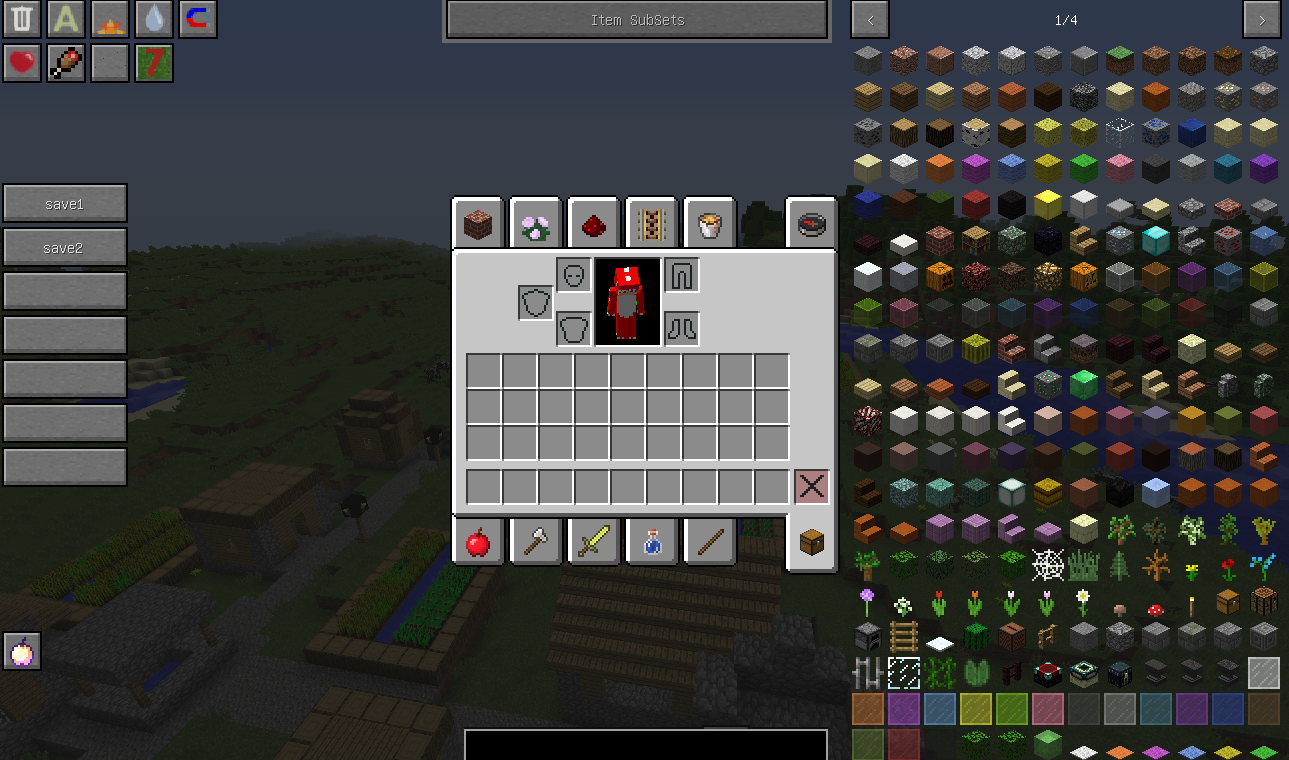
Task: Go back a page with the left arrow
Action: [869, 19]
